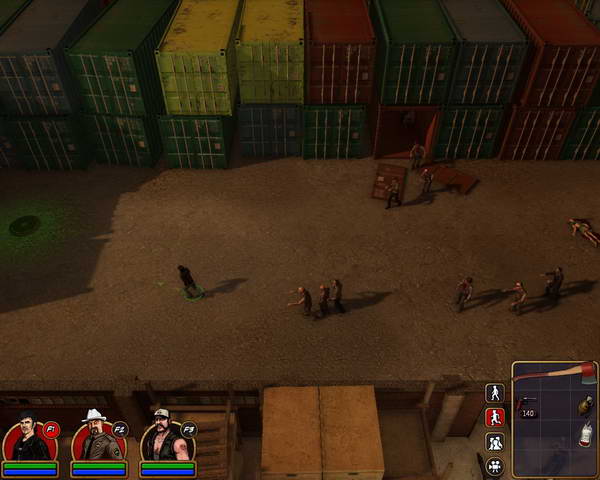Equip the pistol with 140 ammo
The width and height of the screenshot is (600, 480).
(x=527, y=404)
